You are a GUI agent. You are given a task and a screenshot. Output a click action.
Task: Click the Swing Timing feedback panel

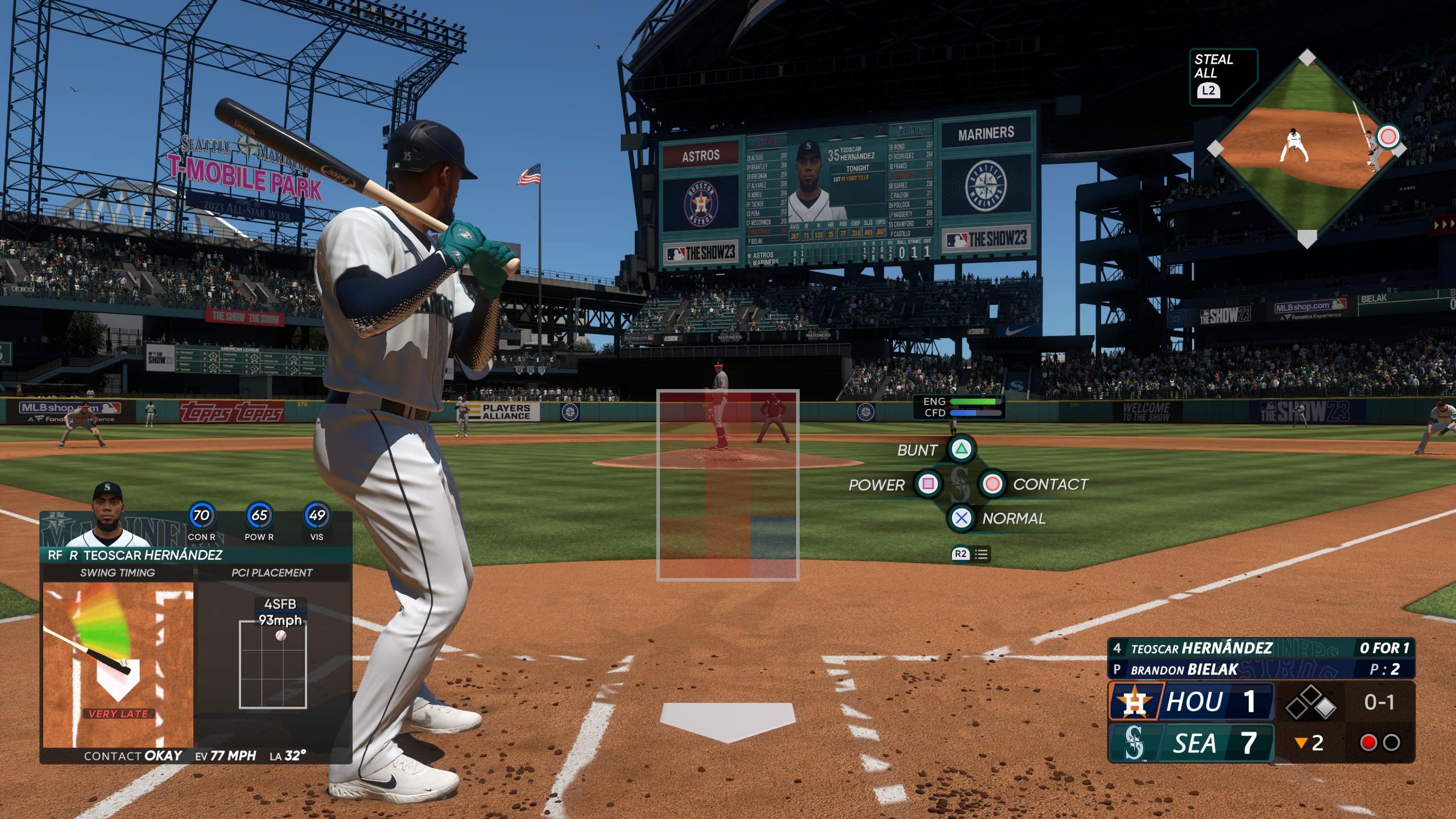pyautogui.click(x=118, y=663)
